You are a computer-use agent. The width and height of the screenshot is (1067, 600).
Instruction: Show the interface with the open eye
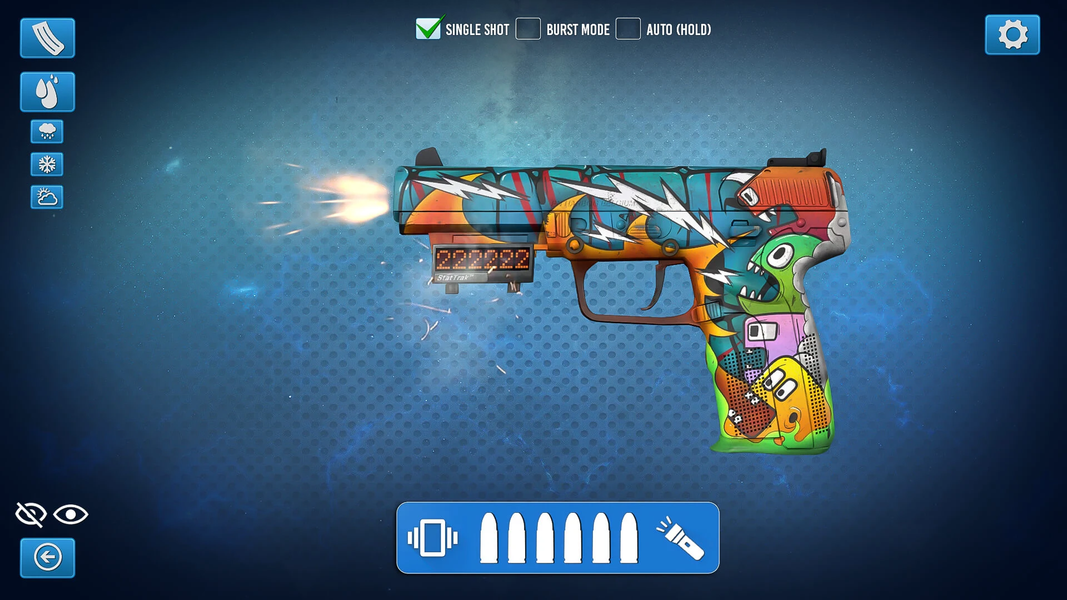(x=71, y=515)
